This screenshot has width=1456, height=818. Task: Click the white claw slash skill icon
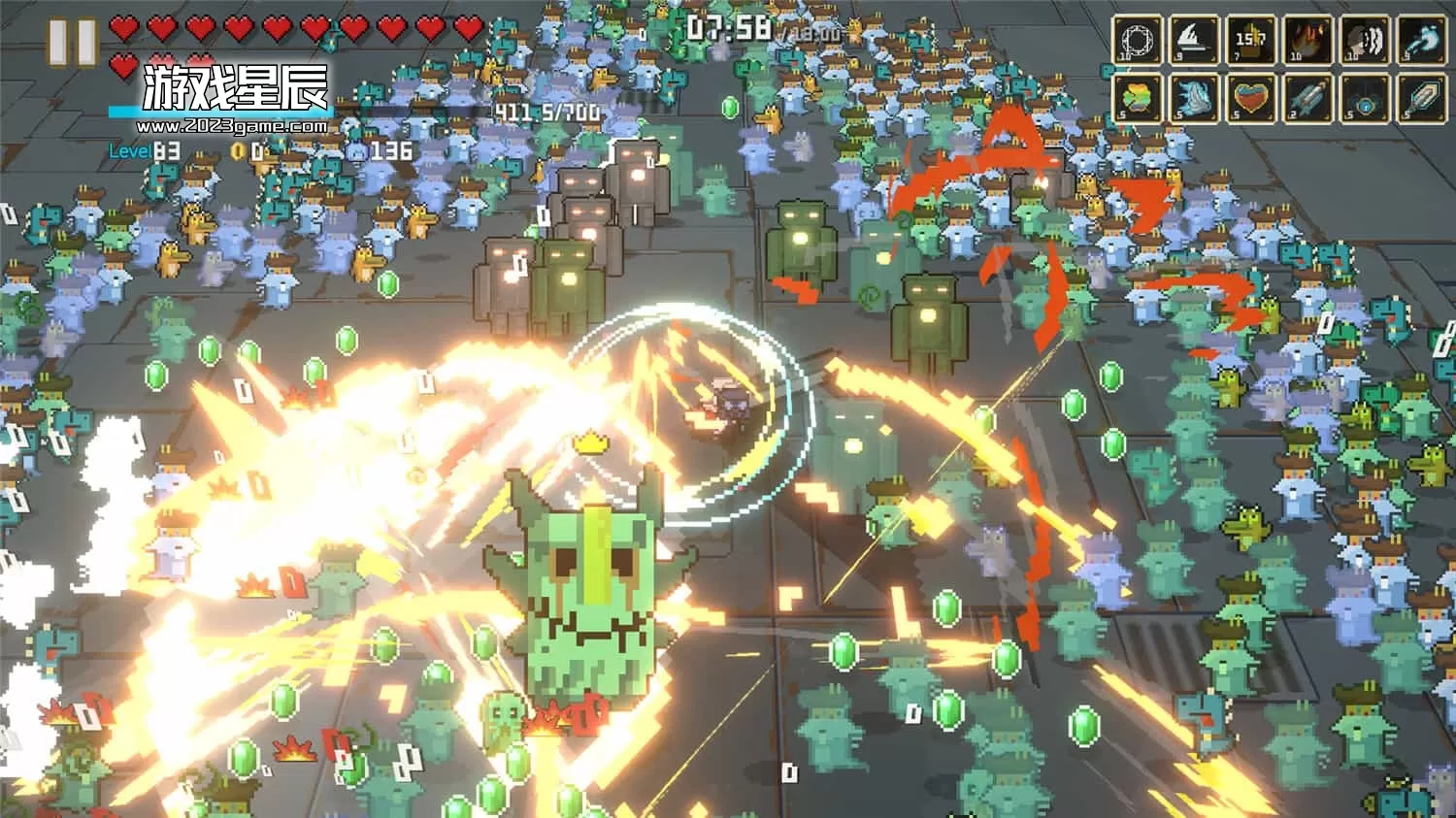[x=1194, y=40]
